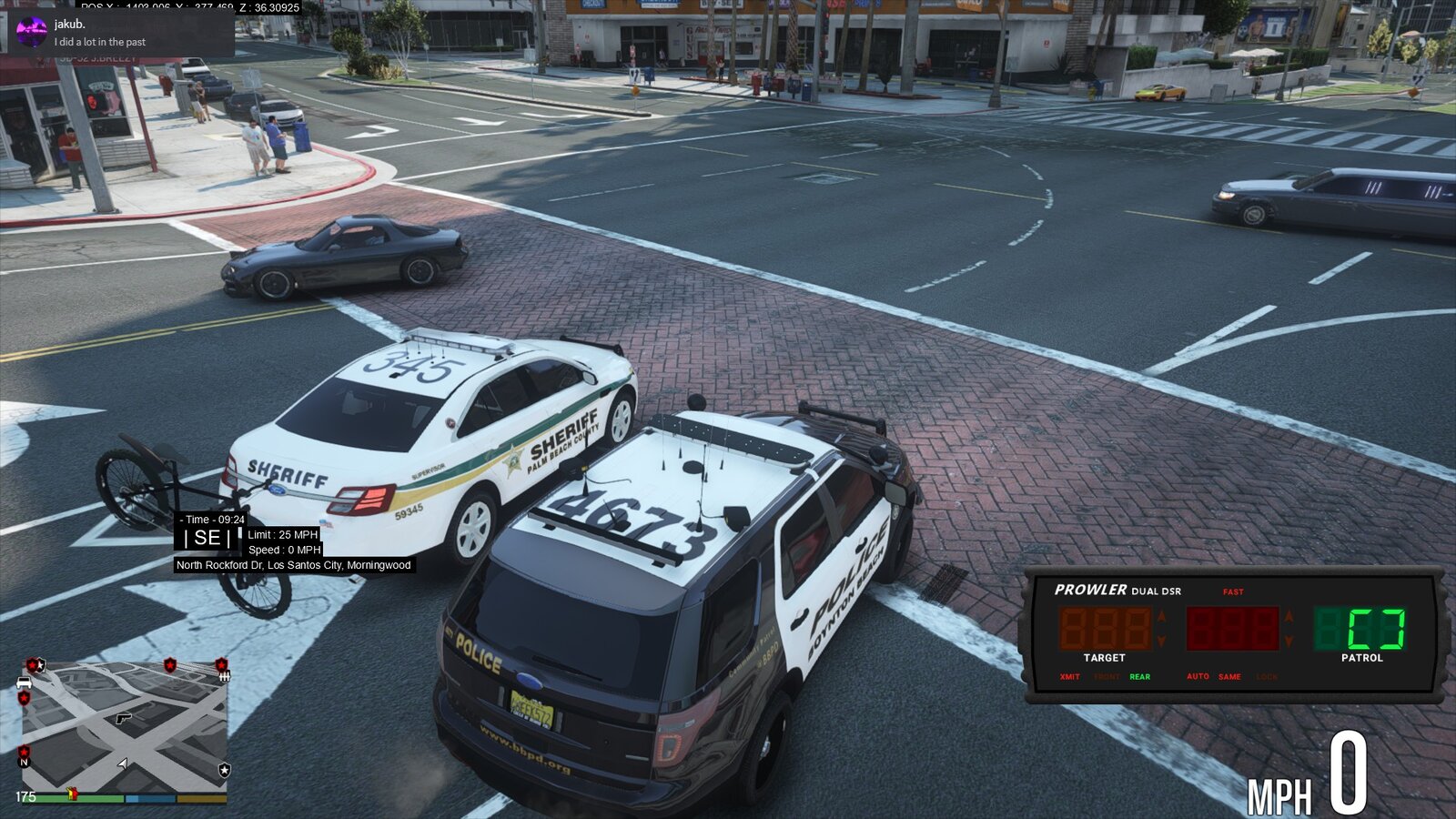Click the green PATROL speed display
This screenshot has height=819, width=1456.
tap(1361, 629)
